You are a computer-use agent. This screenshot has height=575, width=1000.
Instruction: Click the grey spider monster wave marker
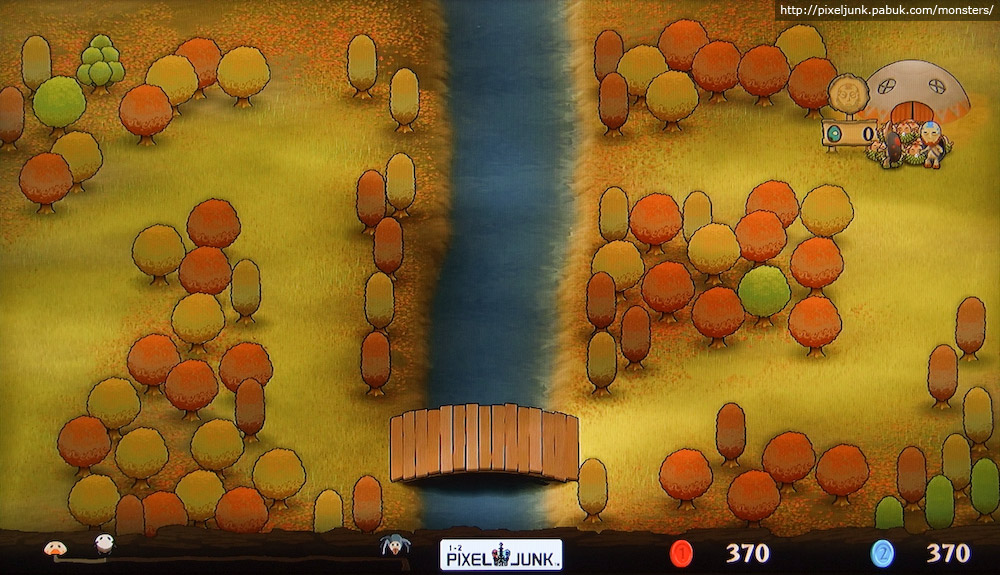391,546
